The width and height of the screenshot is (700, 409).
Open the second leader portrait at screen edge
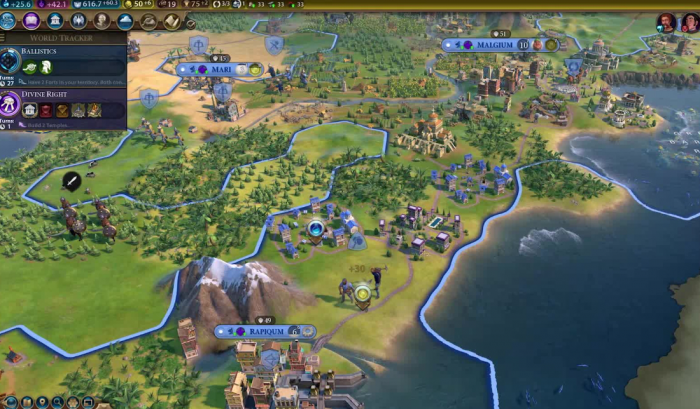tap(690, 22)
